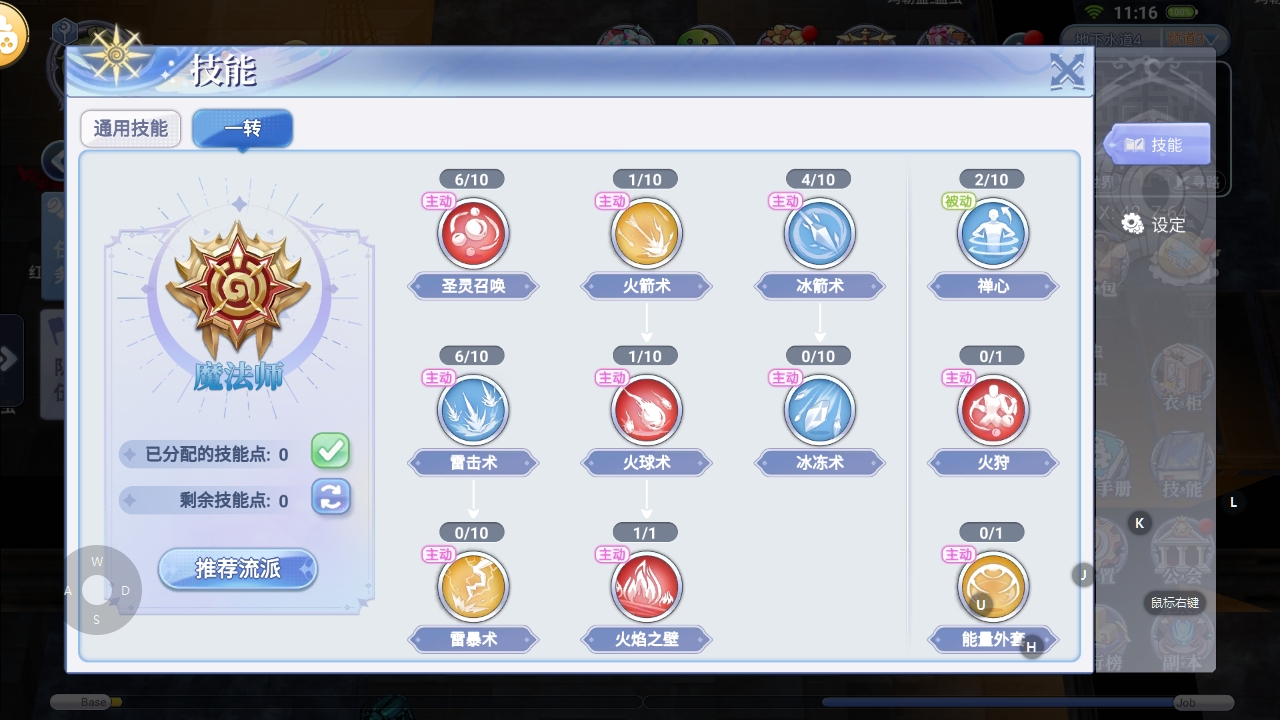The width and height of the screenshot is (1280, 720).
Task: Select the 雷击术 skill icon
Action: (473, 409)
